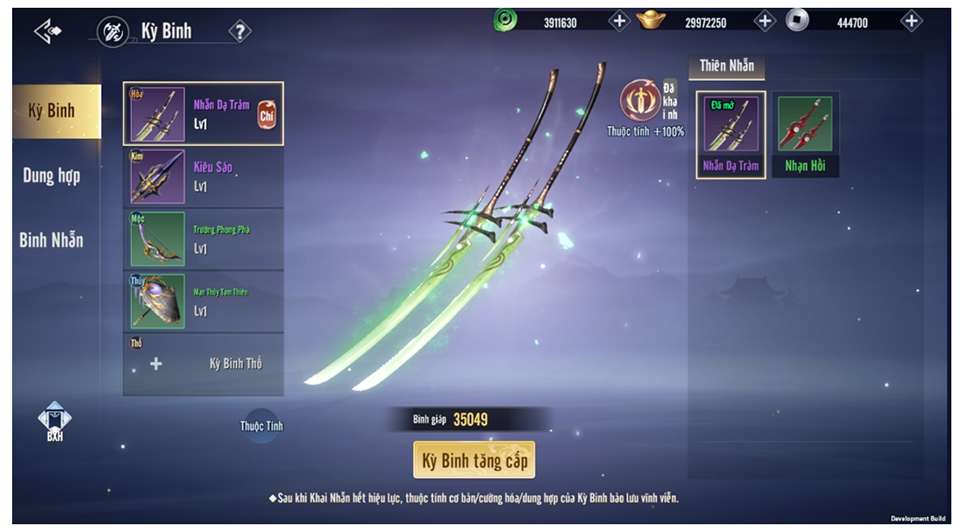Open the question mark help button

pyautogui.click(x=240, y=31)
